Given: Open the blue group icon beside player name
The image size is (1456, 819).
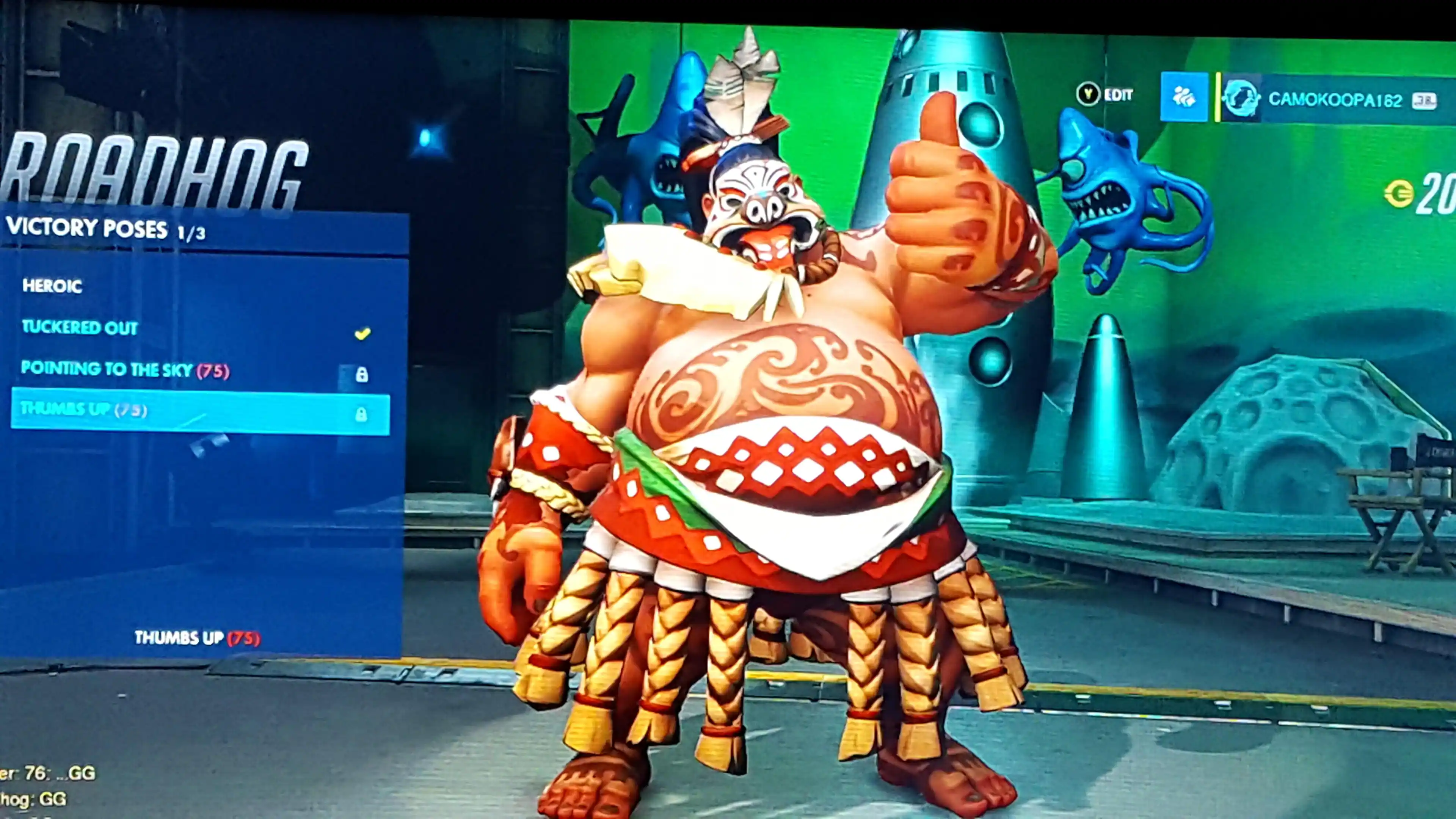Looking at the screenshot, I should pos(1183,97).
